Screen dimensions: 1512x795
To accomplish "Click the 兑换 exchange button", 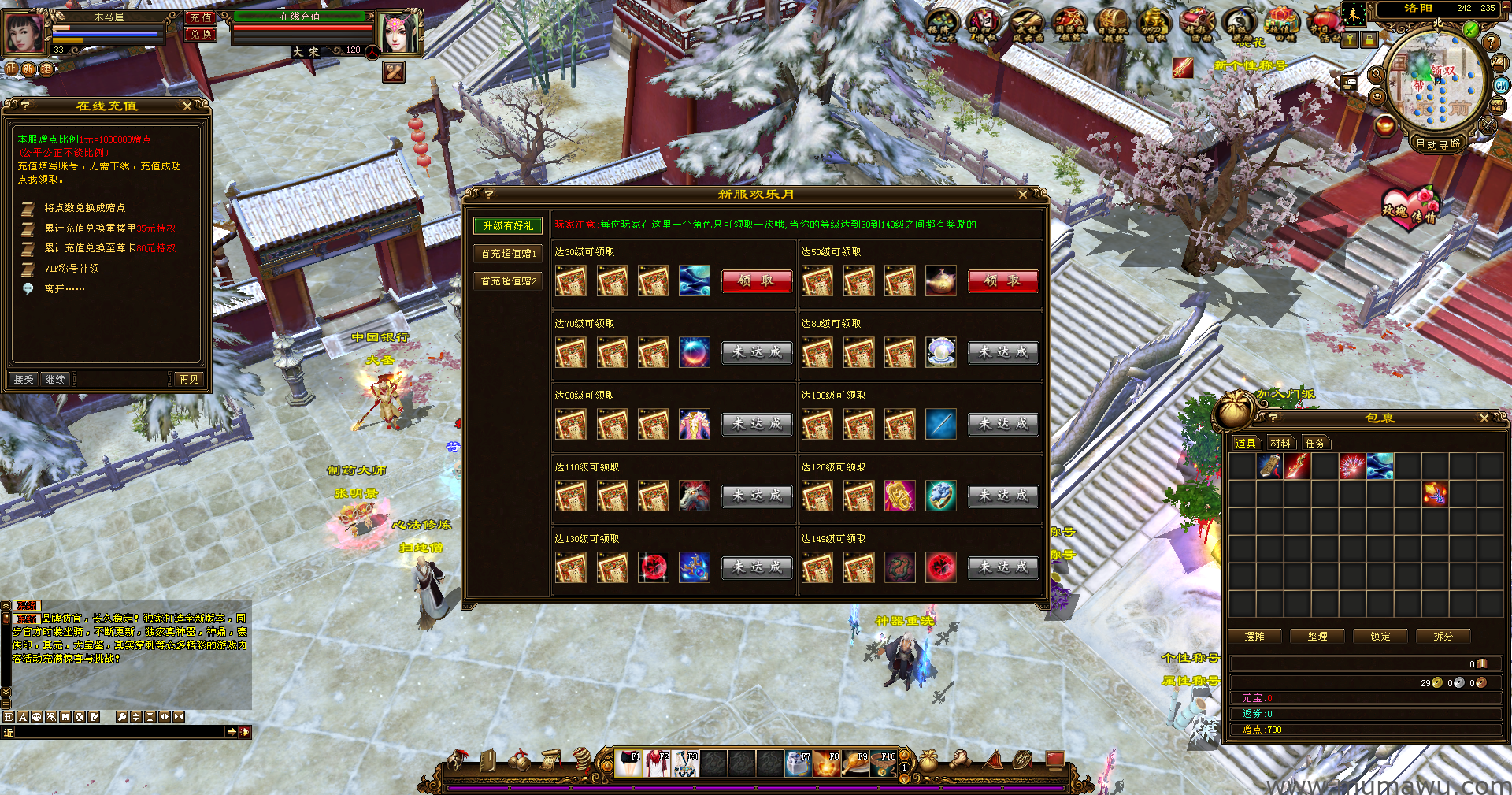I will coord(201,35).
